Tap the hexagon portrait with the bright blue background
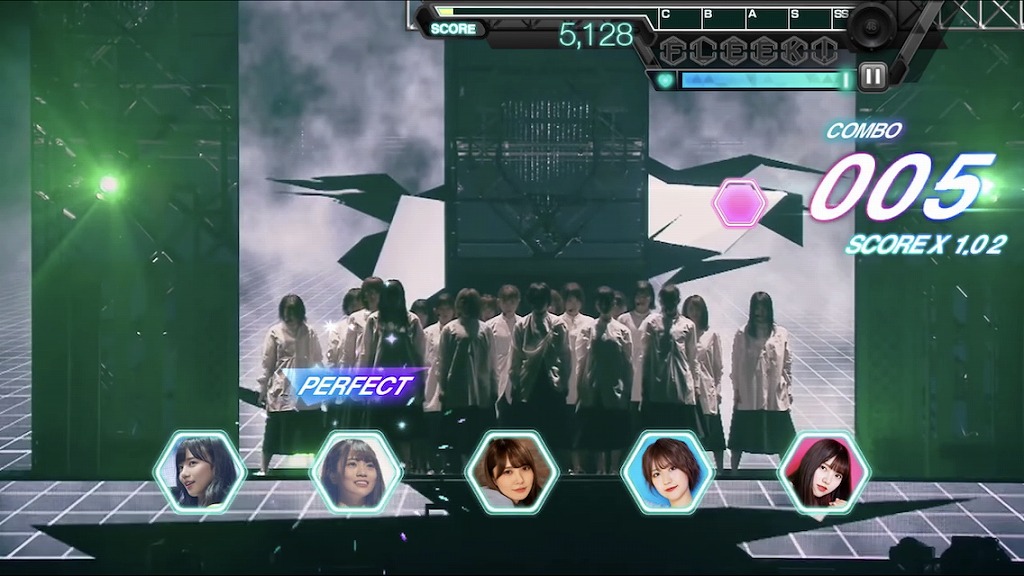The width and height of the screenshot is (1024, 576). pos(667,472)
